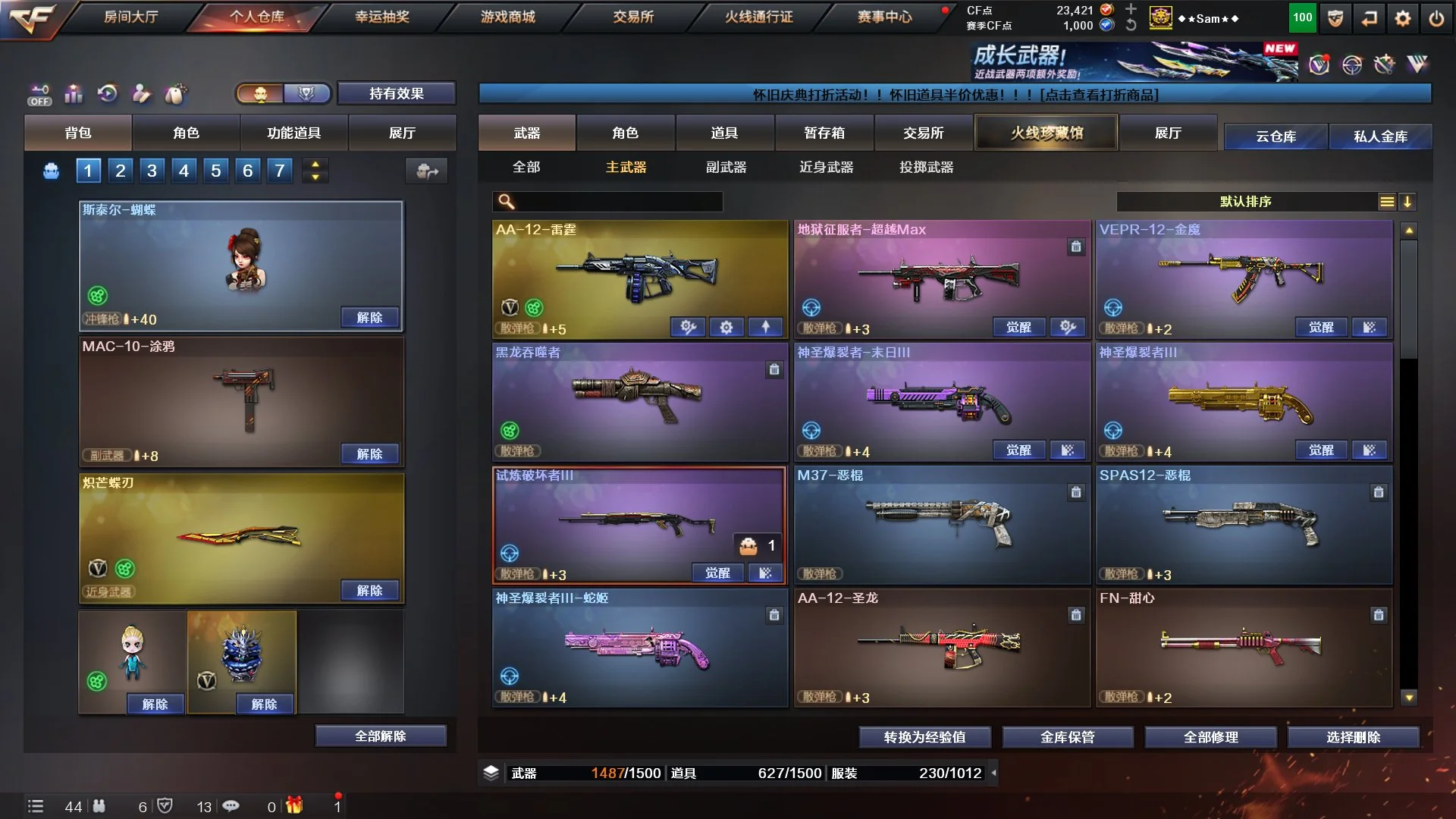The width and height of the screenshot is (1456, 819).
Task: Switch to backpack slot 3
Action: [152, 171]
